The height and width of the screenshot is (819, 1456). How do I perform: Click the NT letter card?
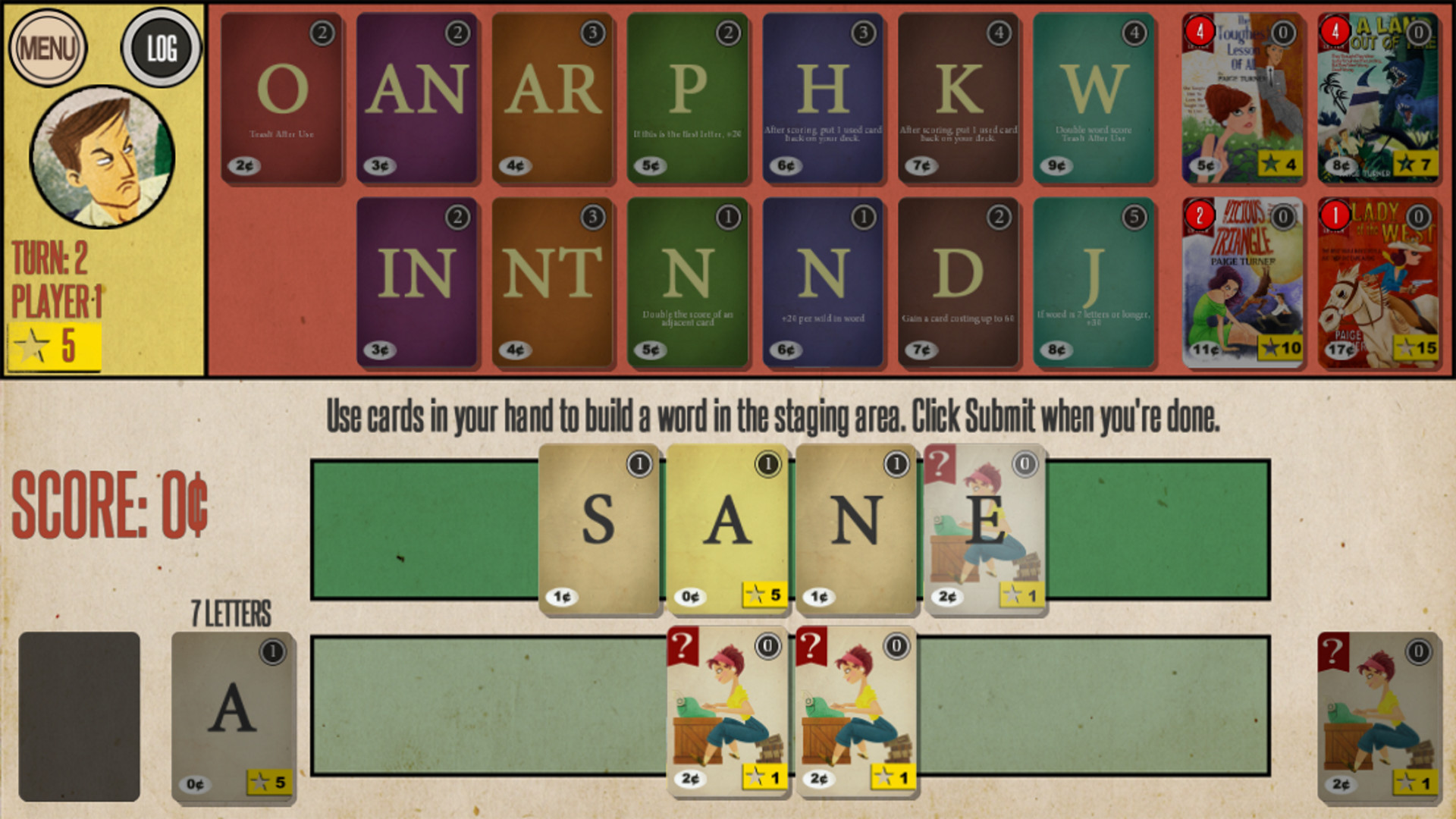(x=550, y=281)
